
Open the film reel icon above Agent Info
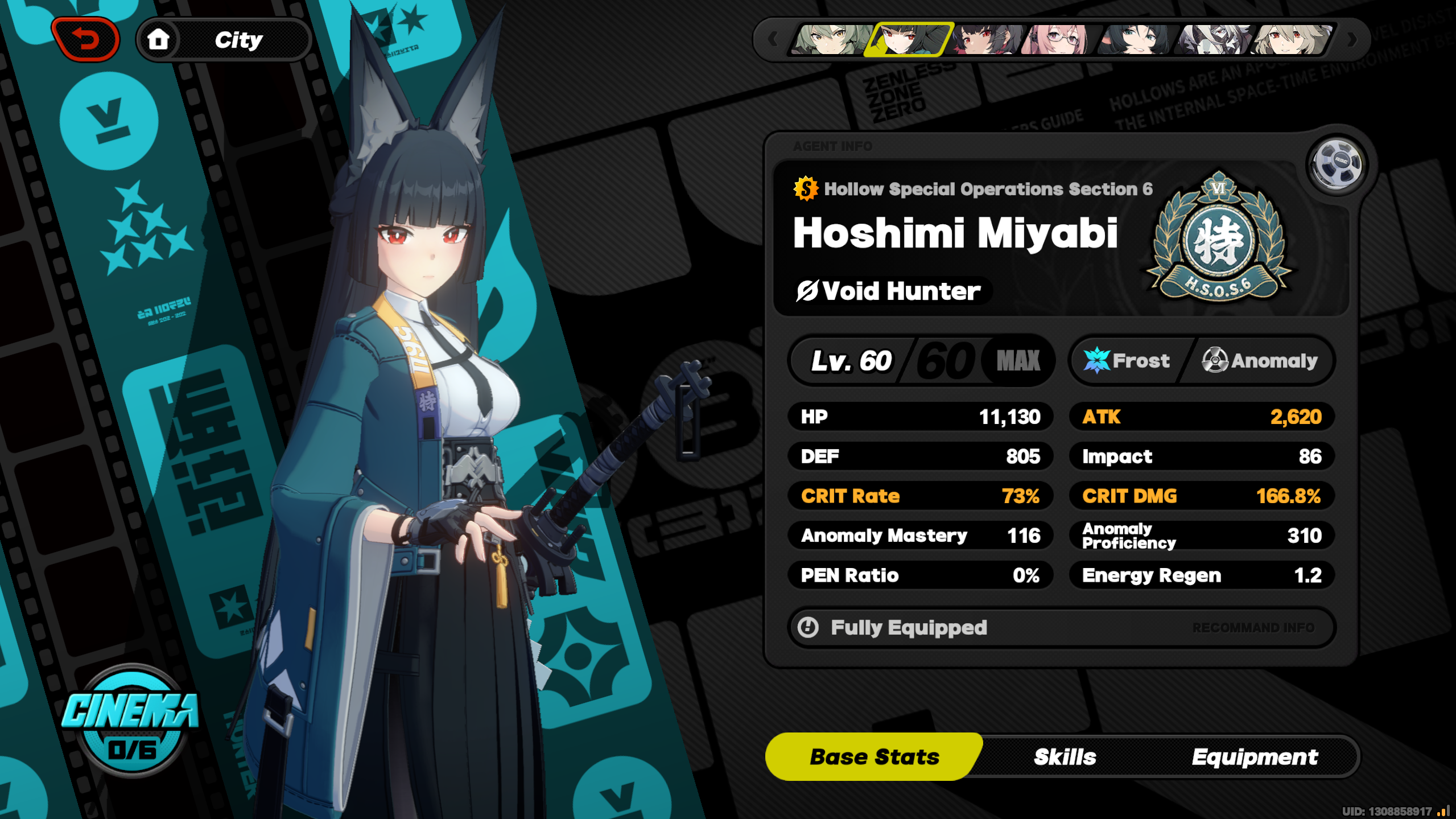click(1336, 164)
